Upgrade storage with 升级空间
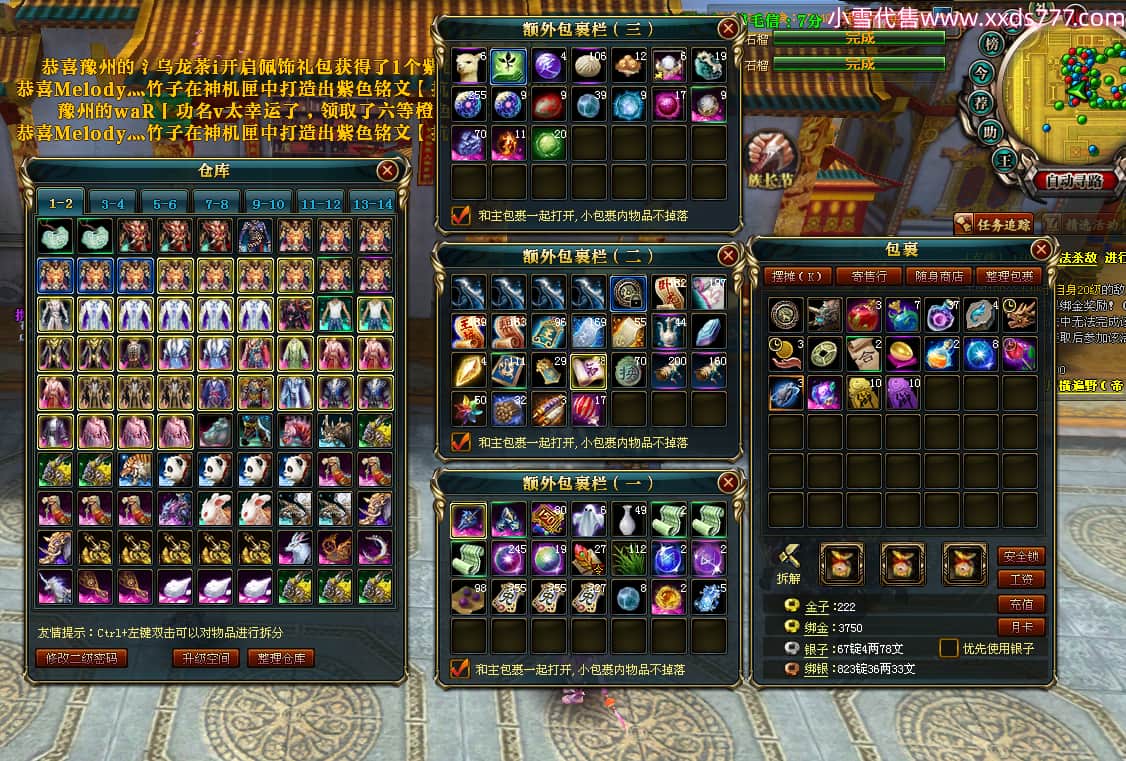1126x761 pixels. (x=205, y=658)
